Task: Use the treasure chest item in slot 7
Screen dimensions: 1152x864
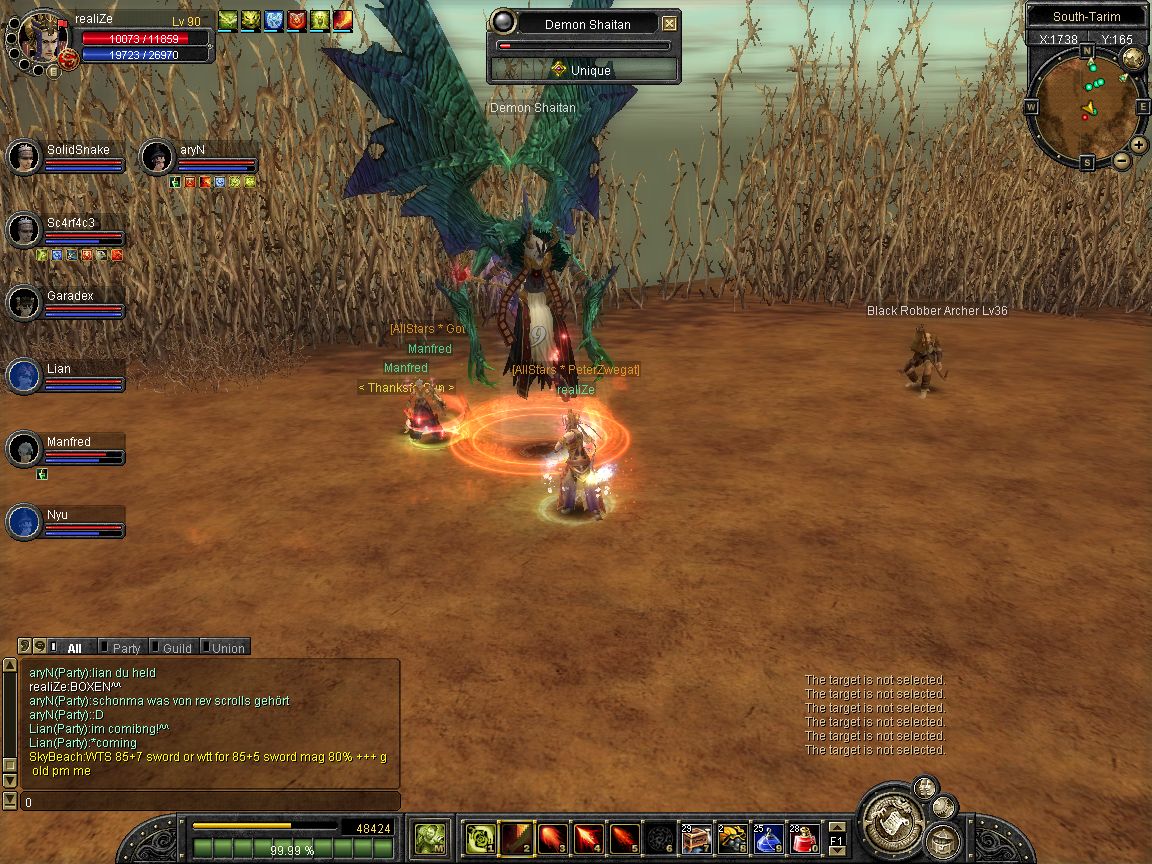Action: [694, 838]
